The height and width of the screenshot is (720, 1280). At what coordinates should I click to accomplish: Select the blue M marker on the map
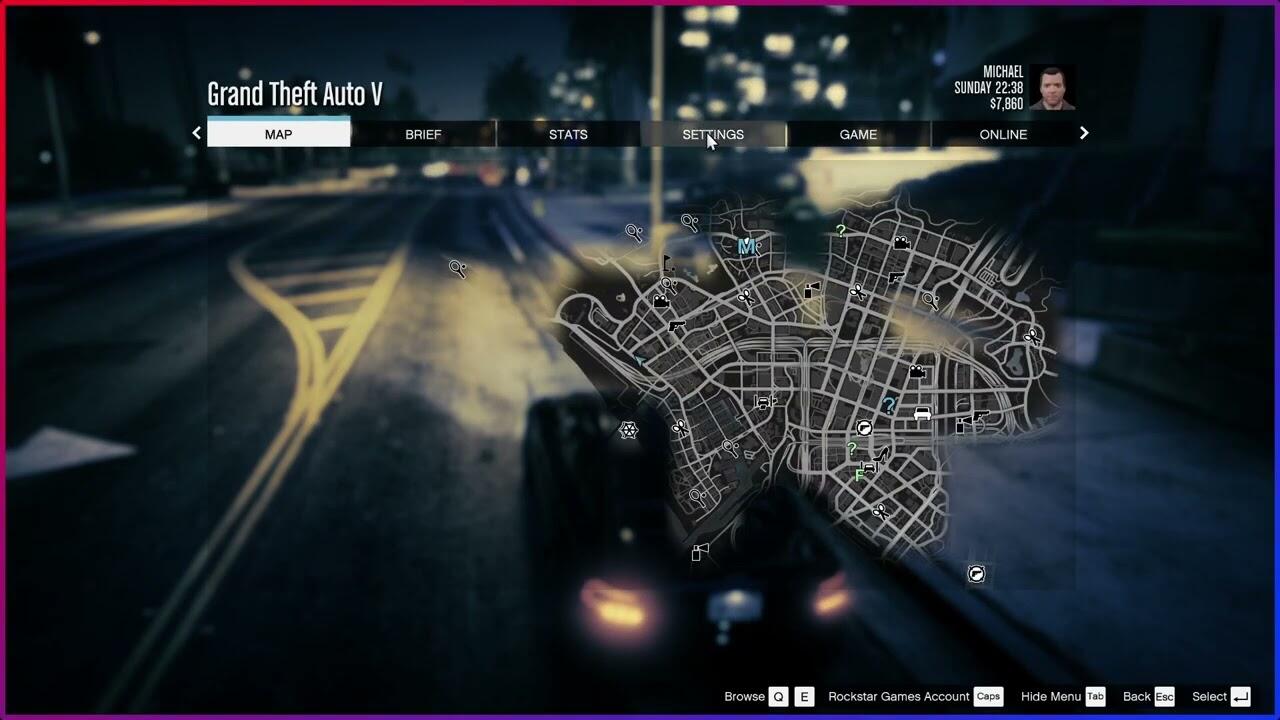(746, 246)
